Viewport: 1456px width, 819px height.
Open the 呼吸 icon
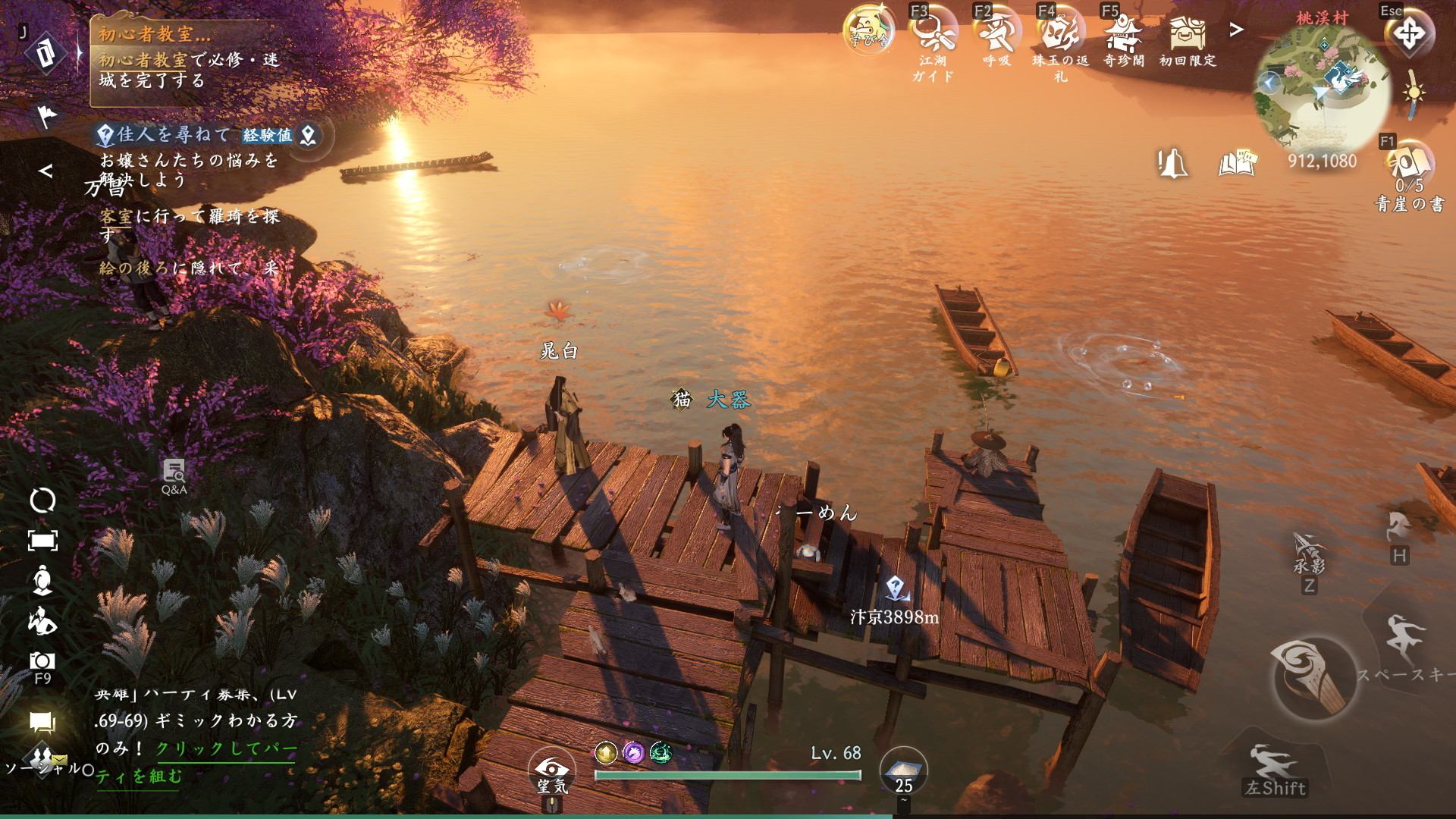996,33
